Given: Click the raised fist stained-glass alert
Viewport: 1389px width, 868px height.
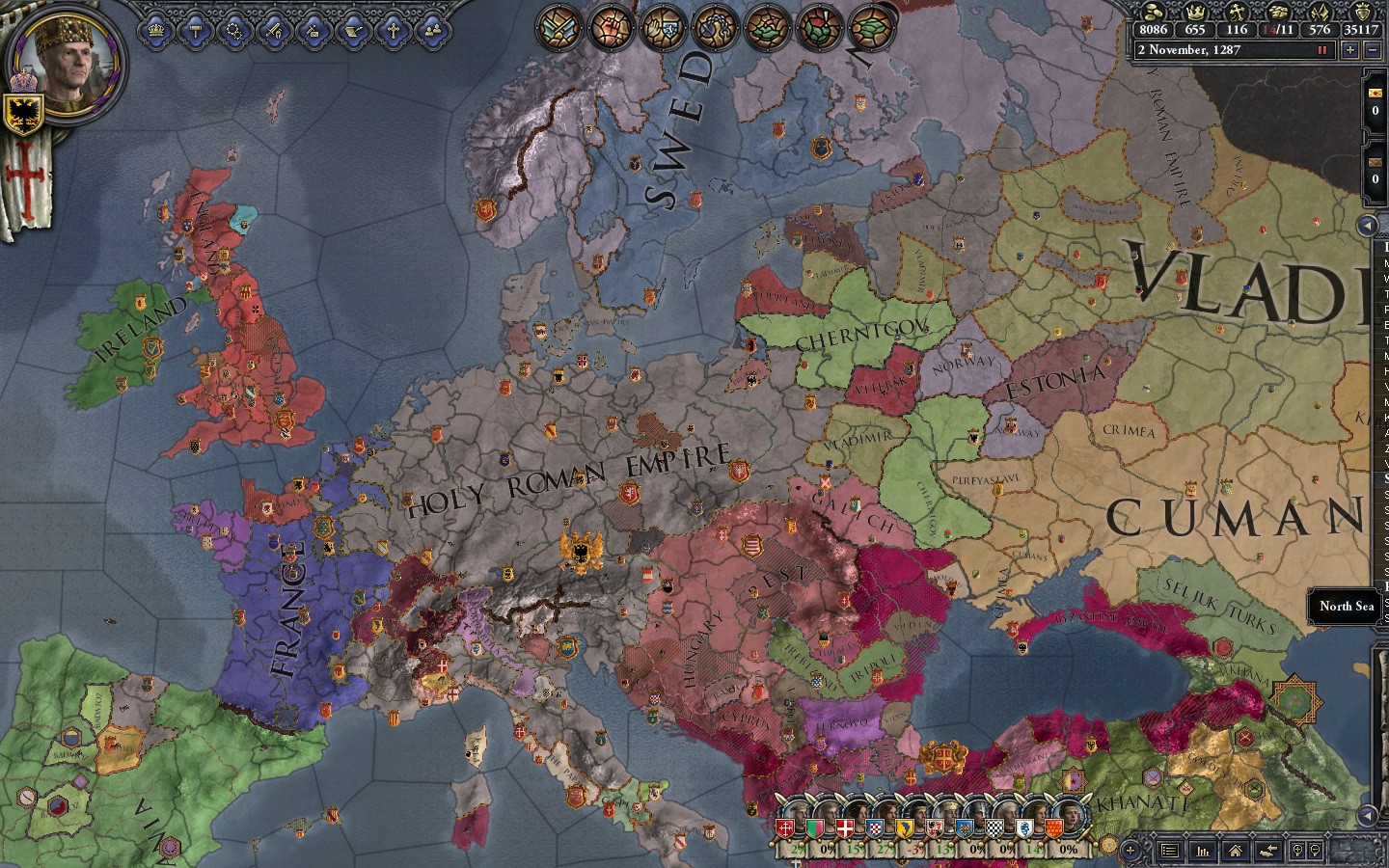Looking at the screenshot, I should point(612,28).
